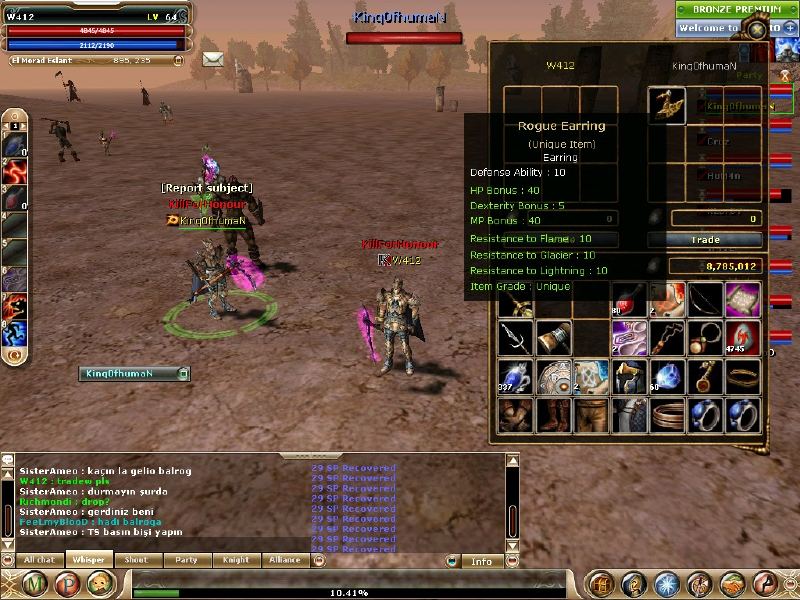The width and height of the screenshot is (800, 600).
Task: Confirm the trade with the Trade button
Action: tap(708, 240)
